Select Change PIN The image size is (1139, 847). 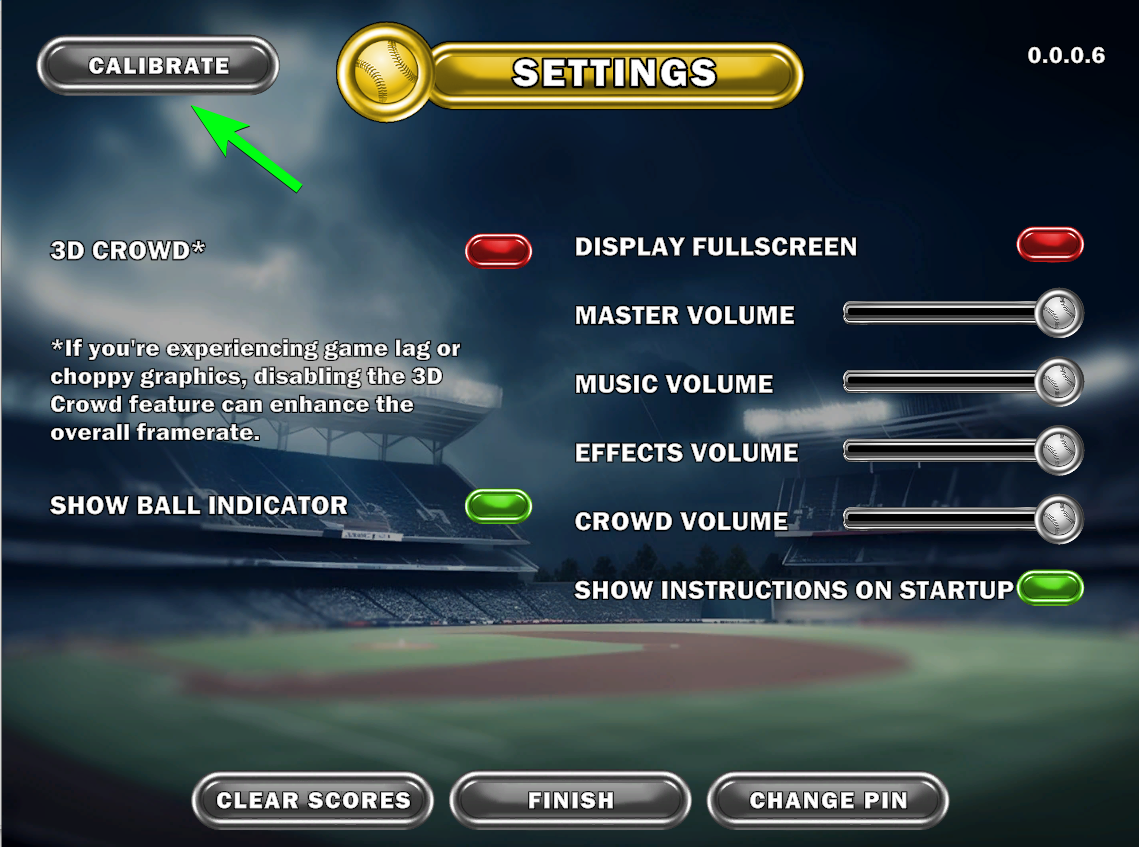(x=827, y=800)
